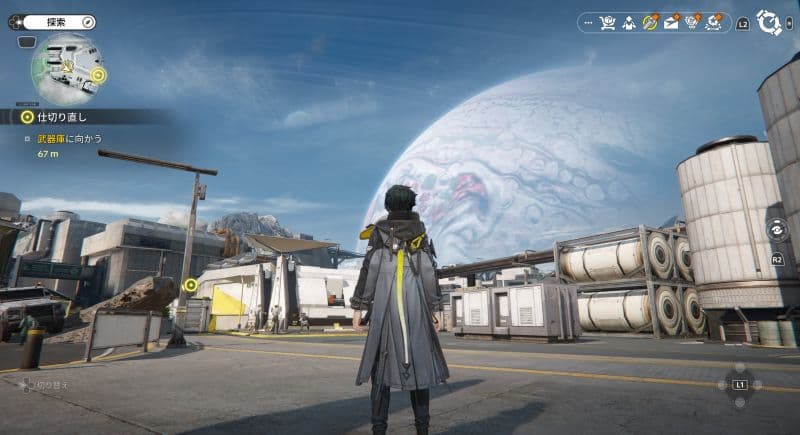
Task: Activate the swirl skill icon above R2
Action: (777, 229)
